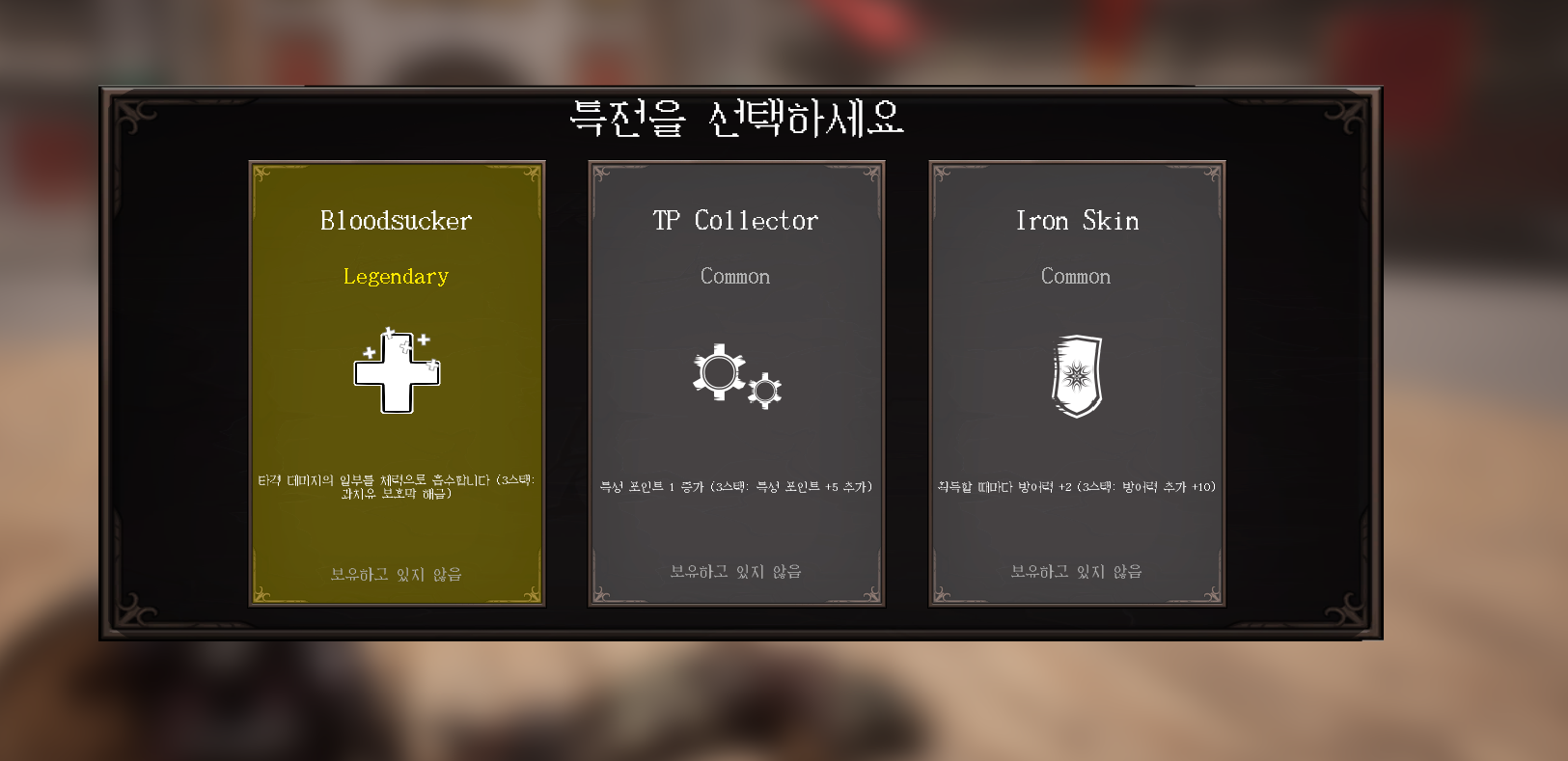Click the Common label on TP Collector

click(x=735, y=277)
